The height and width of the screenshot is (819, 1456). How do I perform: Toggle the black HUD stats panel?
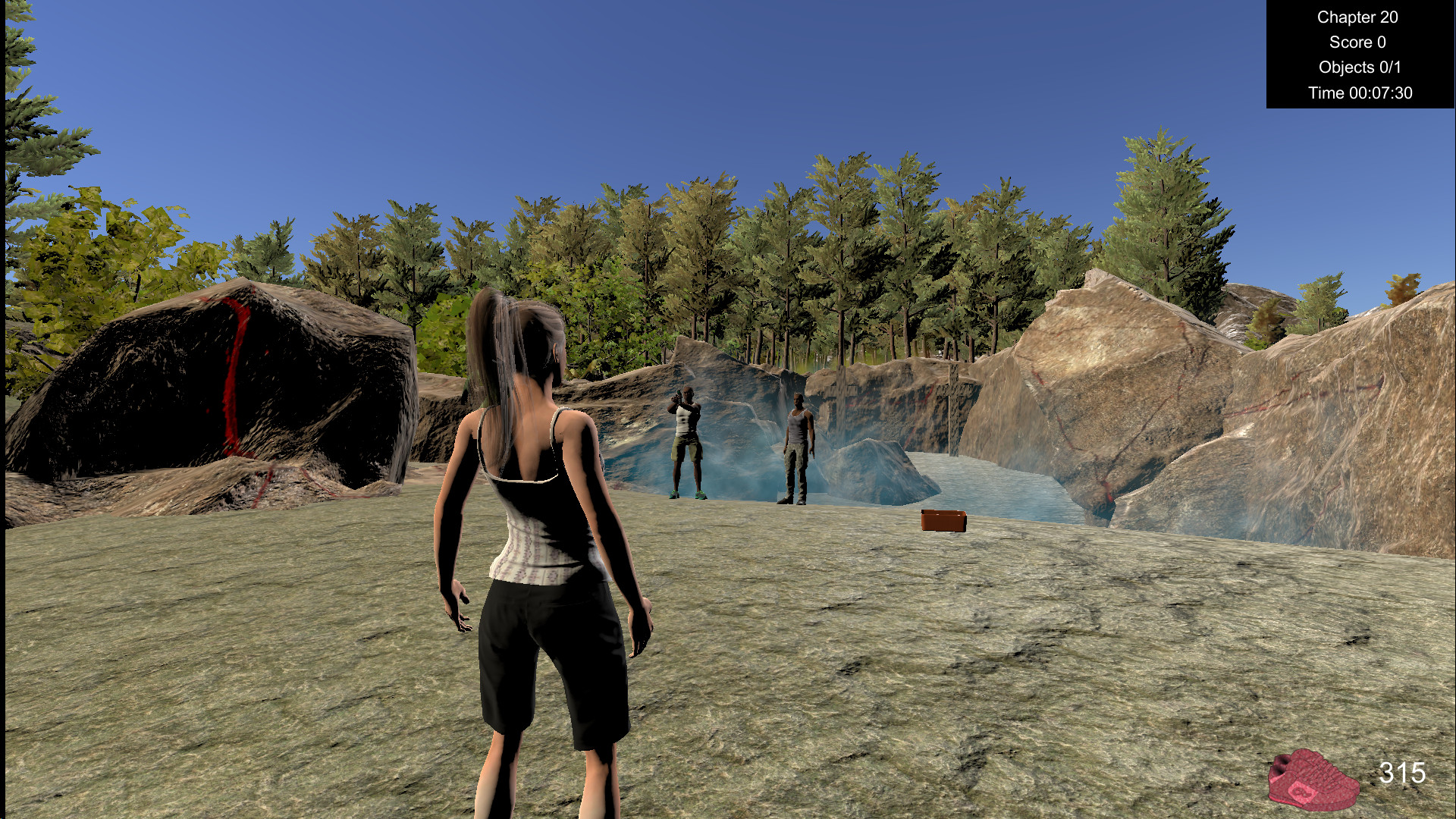click(1359, 55)
